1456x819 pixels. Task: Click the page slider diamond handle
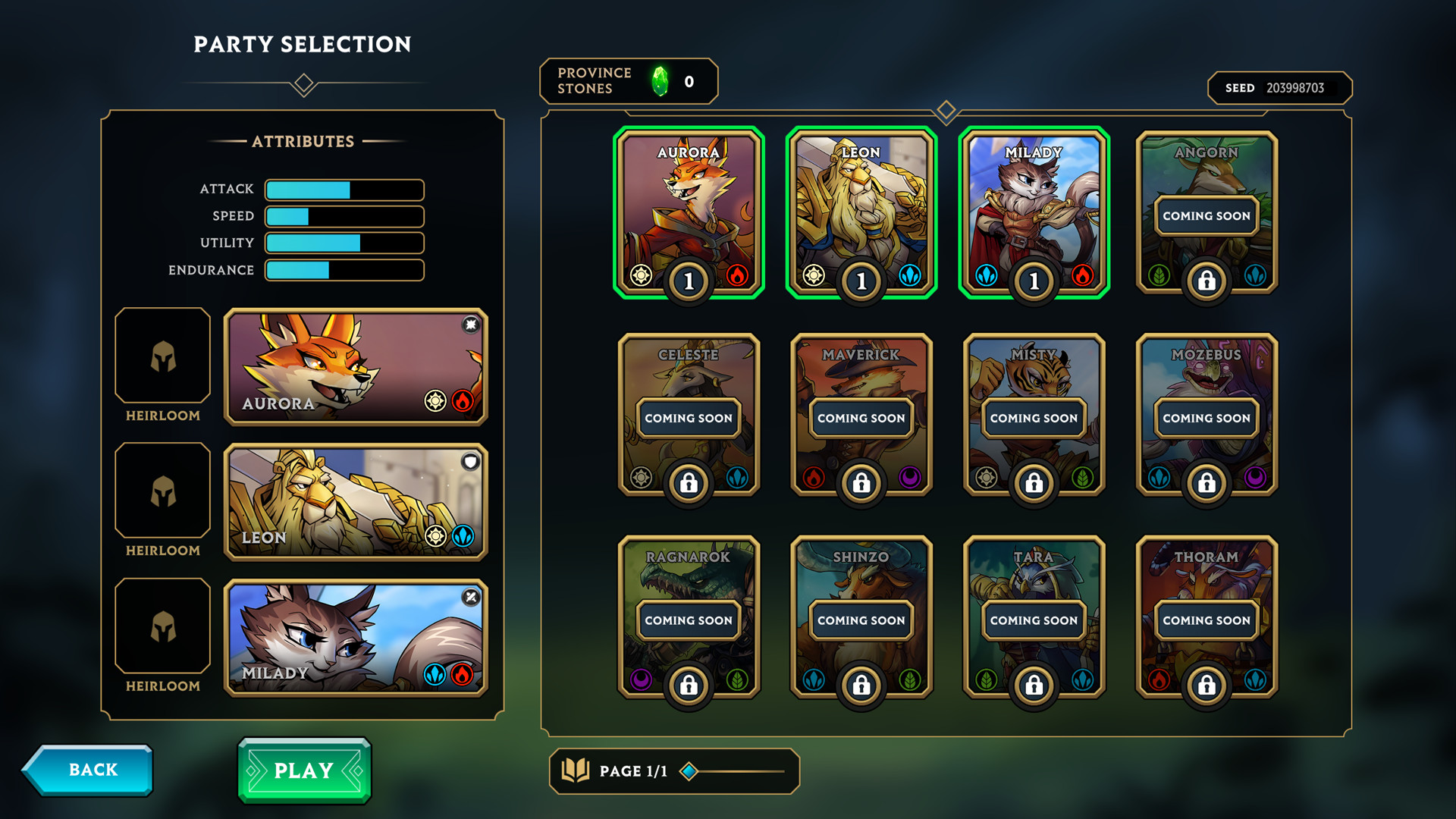689,771
